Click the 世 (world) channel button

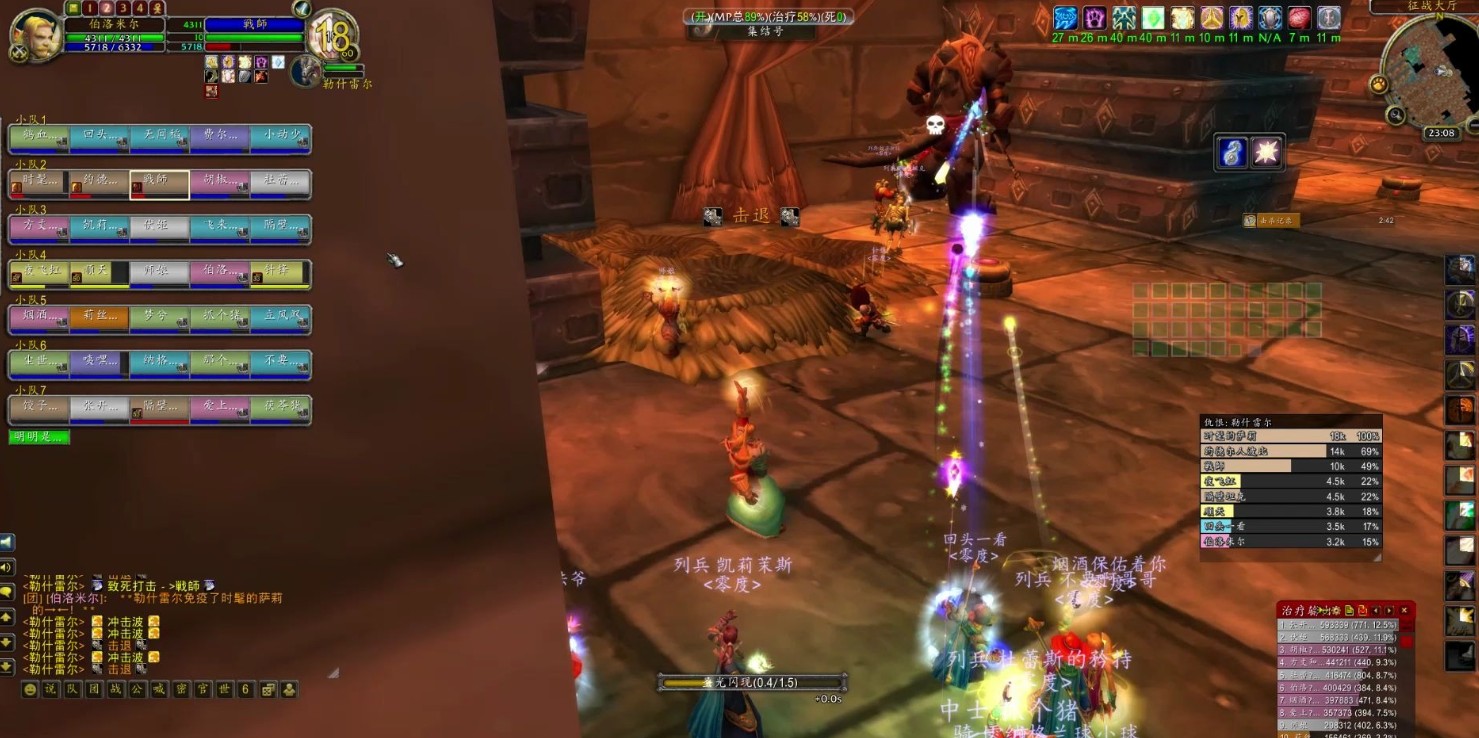click(224, 689)
